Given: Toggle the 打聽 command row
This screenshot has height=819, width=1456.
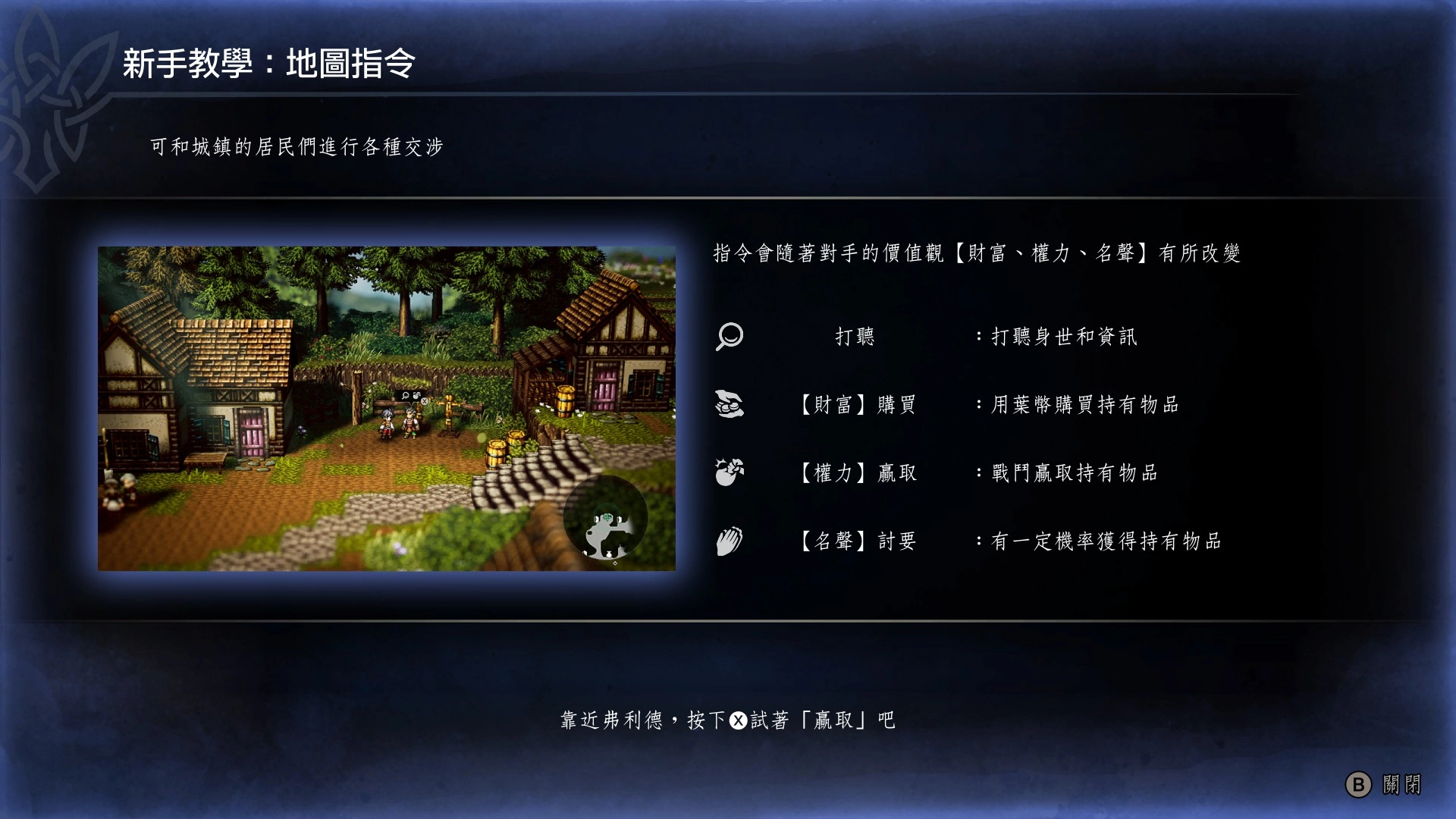Looking at the screenshot, I should [855, 336].
